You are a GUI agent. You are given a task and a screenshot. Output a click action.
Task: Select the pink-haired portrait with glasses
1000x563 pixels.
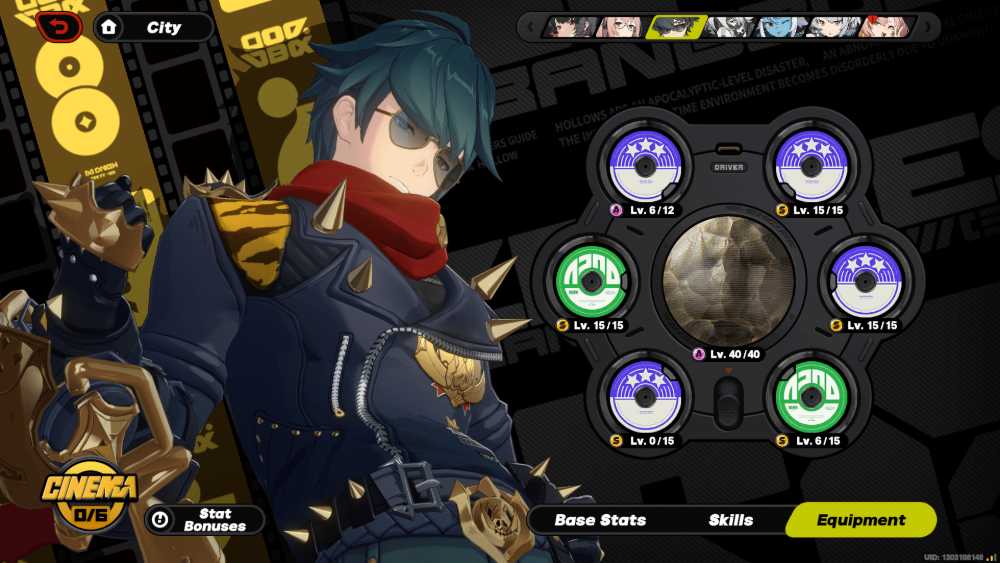[x=620, y=27]
